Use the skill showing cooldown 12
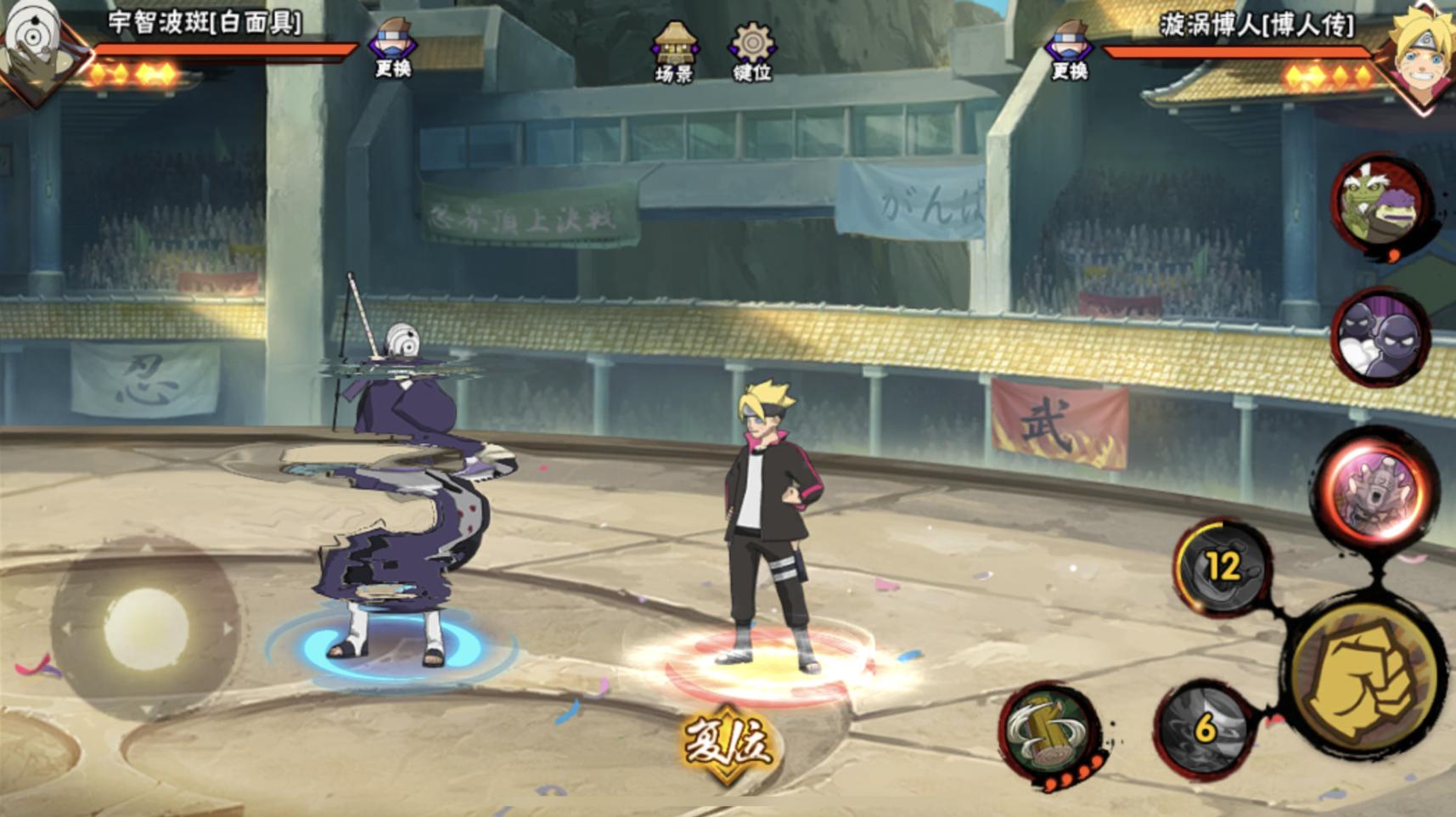 tap(1222, 566)
